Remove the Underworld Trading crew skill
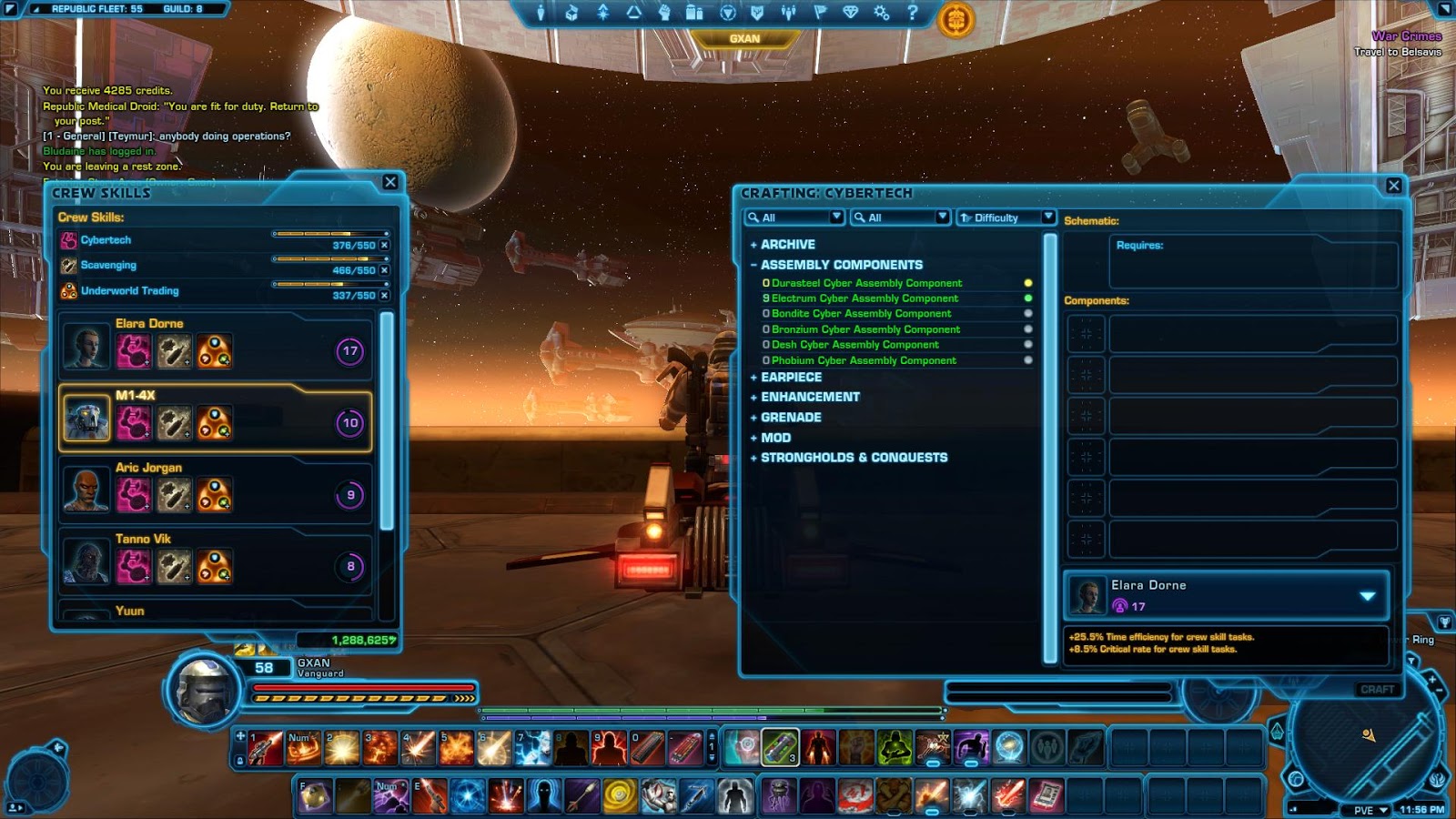This screenshot has width=1456, height=819. pyautogui.click(x=384, y=296)
